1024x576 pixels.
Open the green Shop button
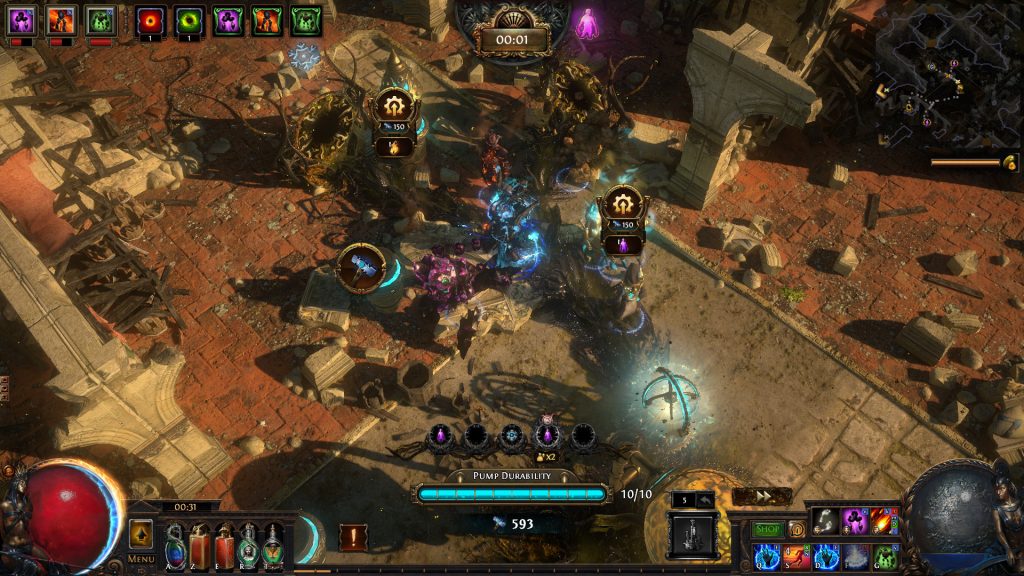(x=768, y=529)
